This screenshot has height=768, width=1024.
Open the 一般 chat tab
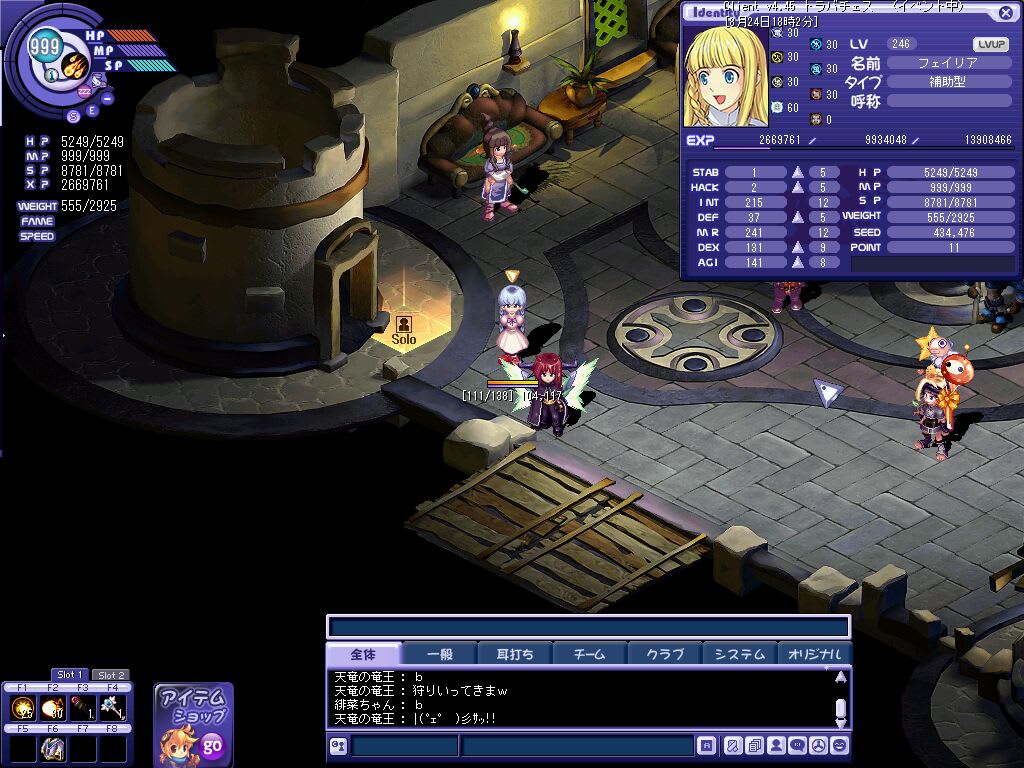pos(440,654)
